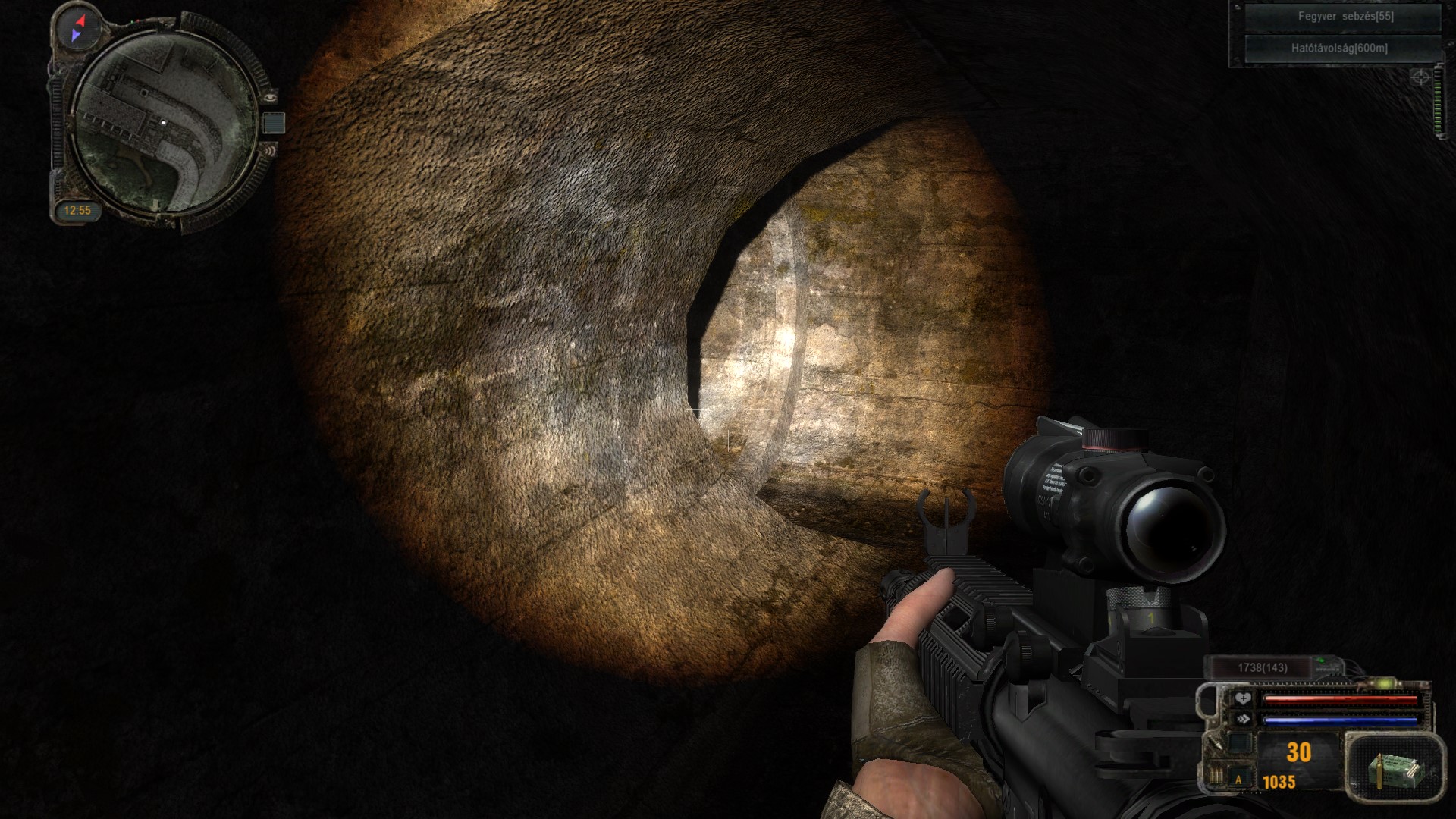Click the chevron stamina icon
Screen dimensions: 1456x819
(x=1242, y=719)
